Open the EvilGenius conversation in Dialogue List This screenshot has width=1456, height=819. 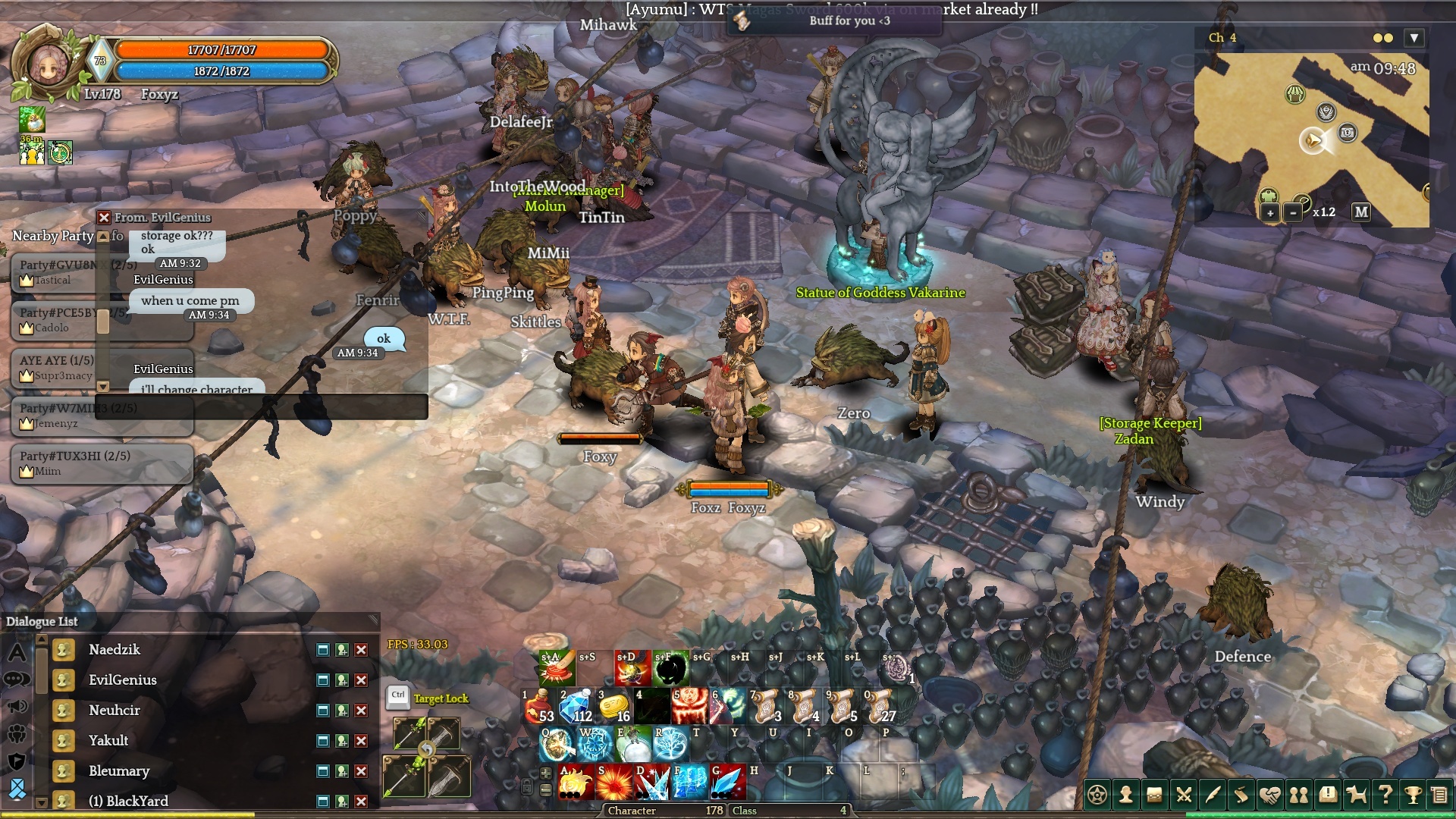tap(123, 680)
